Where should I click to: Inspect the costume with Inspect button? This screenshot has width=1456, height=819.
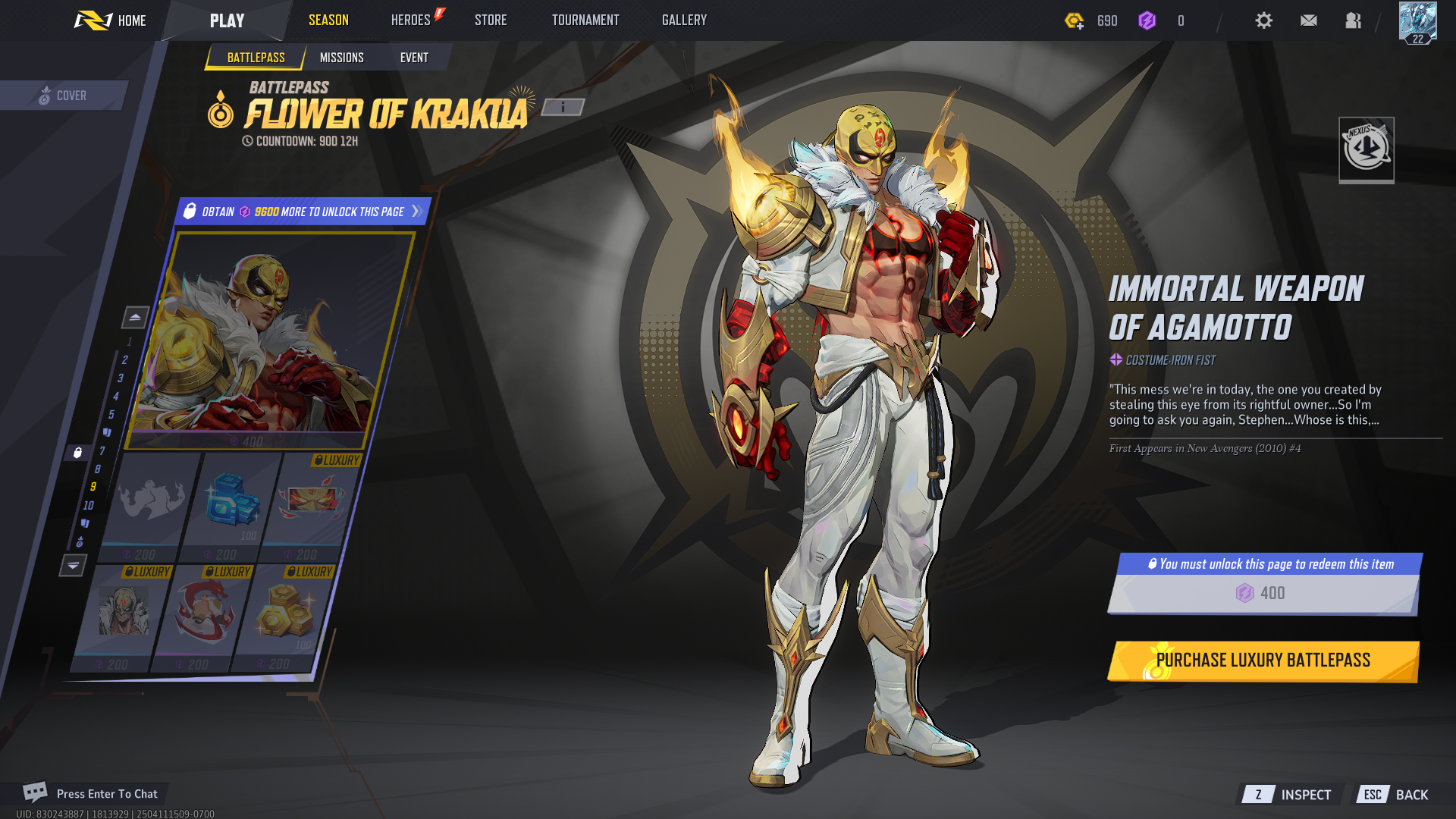tap(1291, 795)
